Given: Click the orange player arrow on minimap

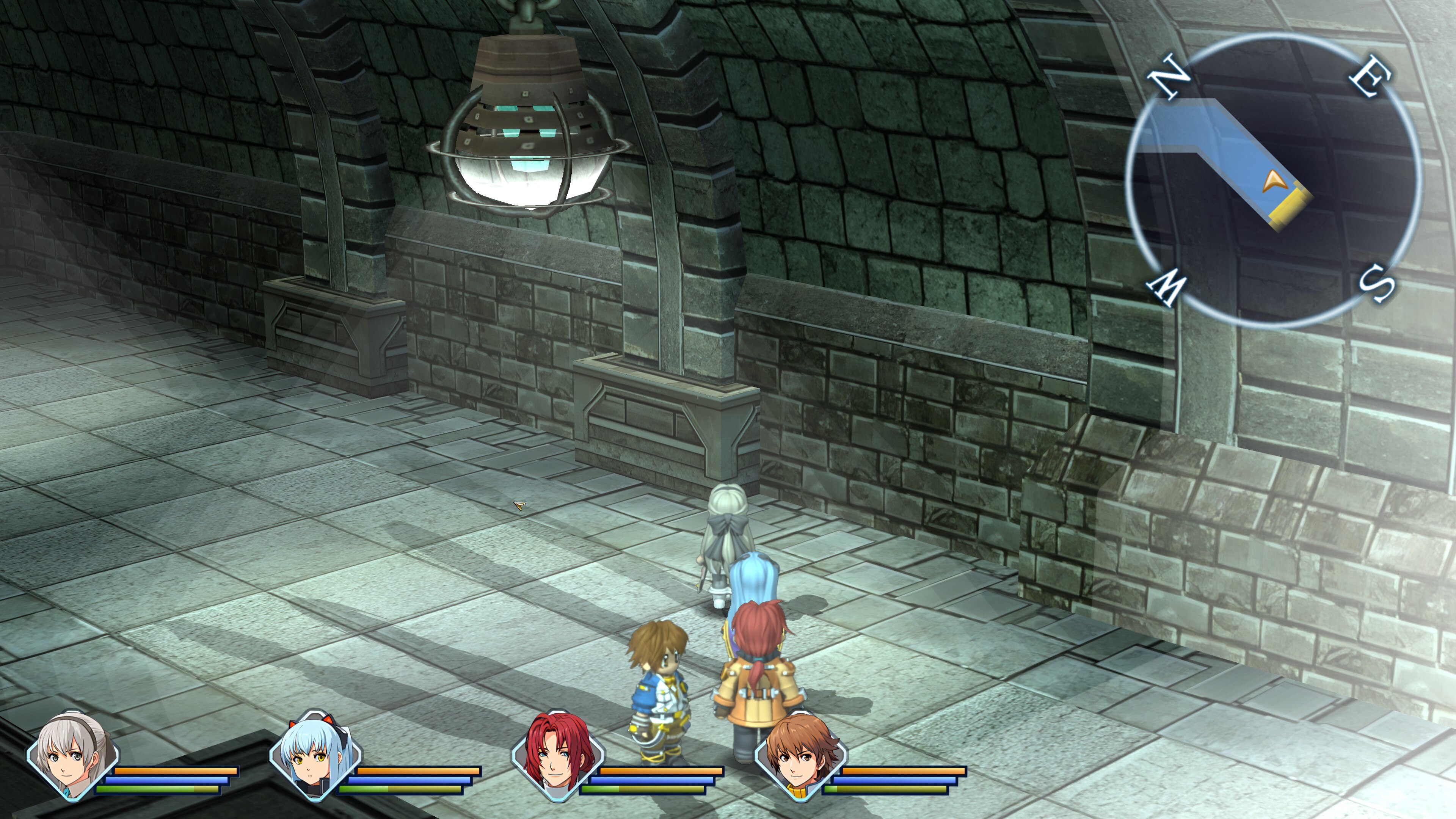Looking at the screenshot, I should [x=1274, y=182].
